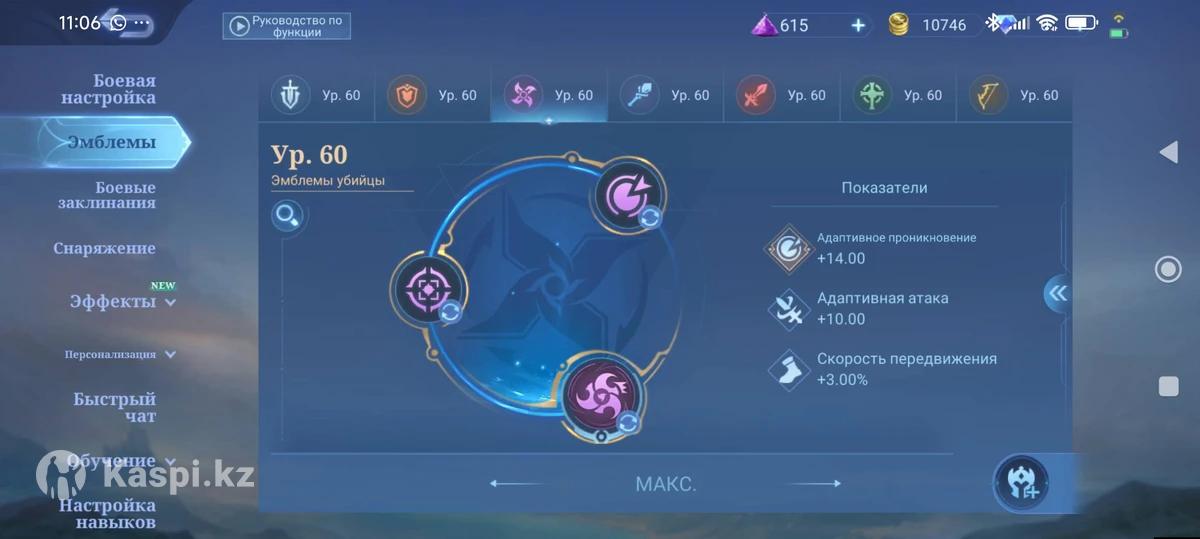Switch to the orange shield tank emblem tab

pos(431,96)
